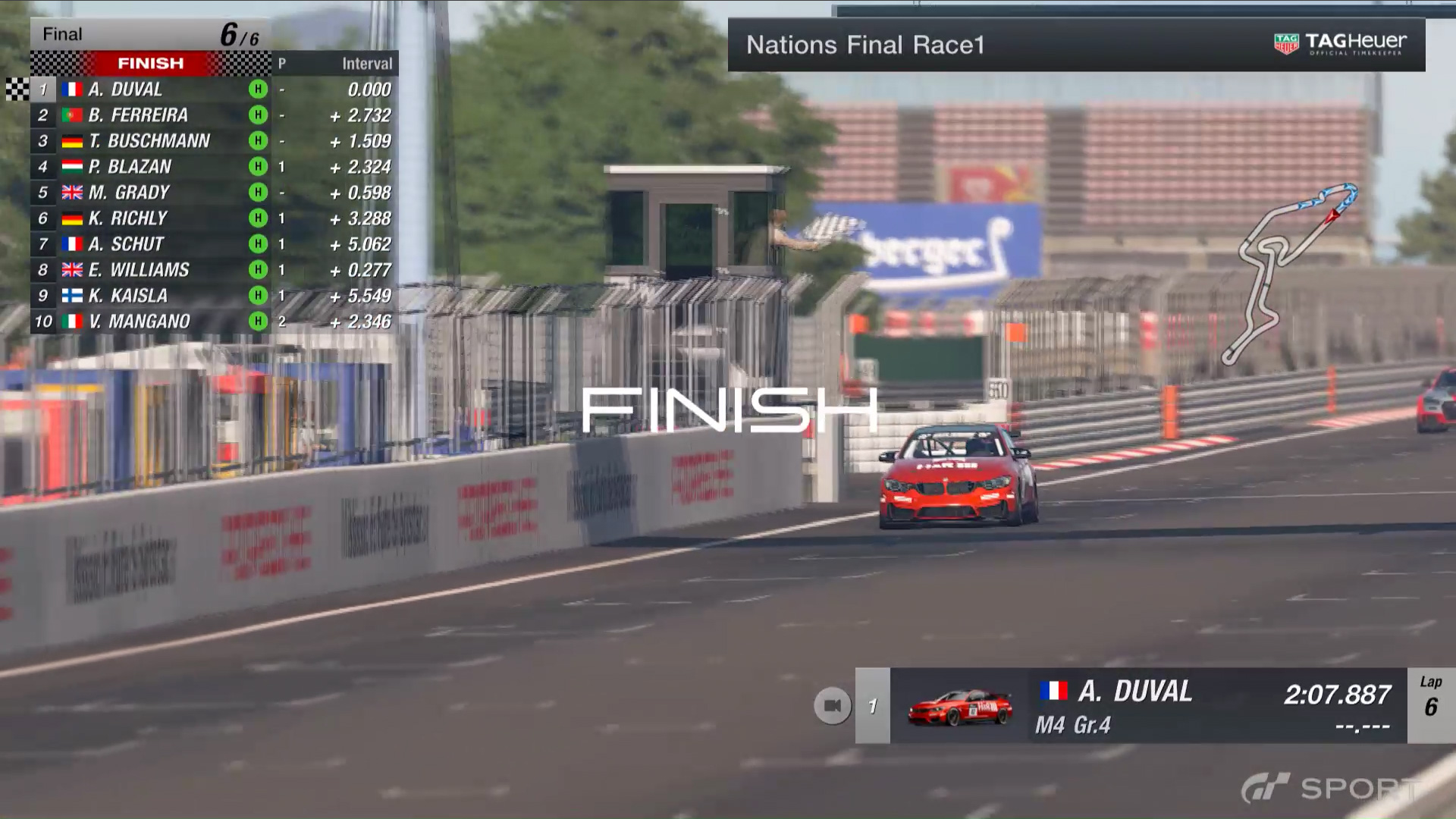This screenshot has height=819, width=1456.
Task: Click the TAG Heuer timekeeper logo
Action: pos(1340,44)
